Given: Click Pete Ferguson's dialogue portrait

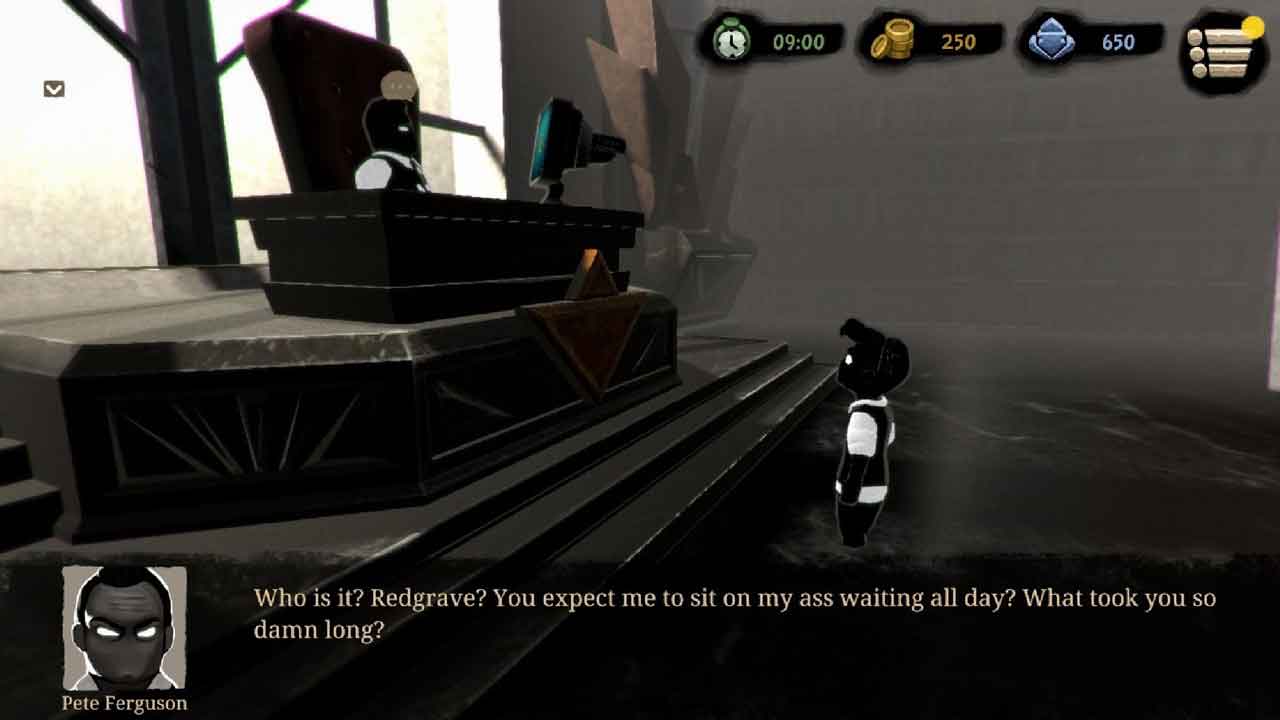Looking at the screenshot, I should pyautogui.click(x=124, y=628).
